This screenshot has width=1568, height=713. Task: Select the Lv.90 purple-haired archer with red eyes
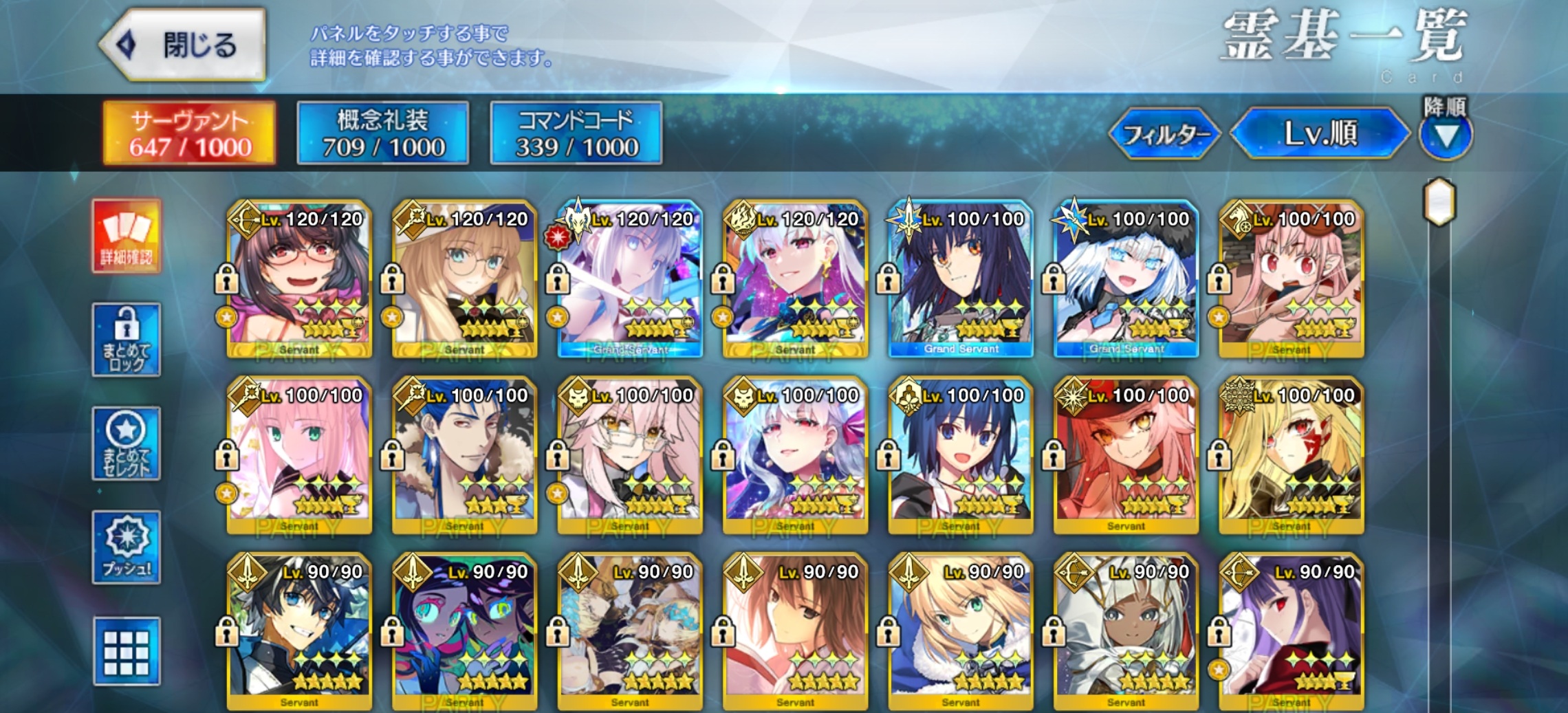pos(1291,632)
